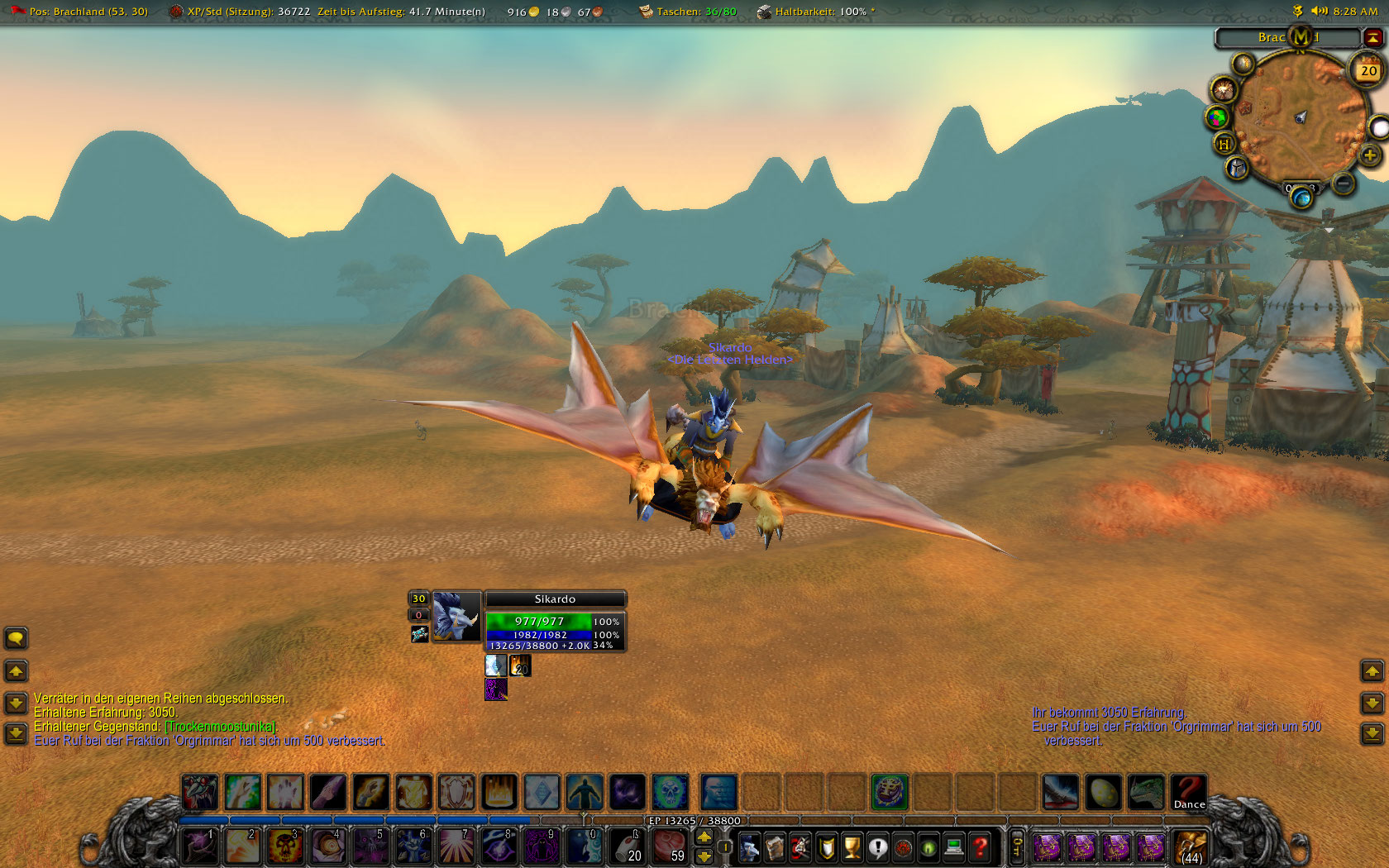
Task: Use the Dance action button
Action: point(1189,792)
